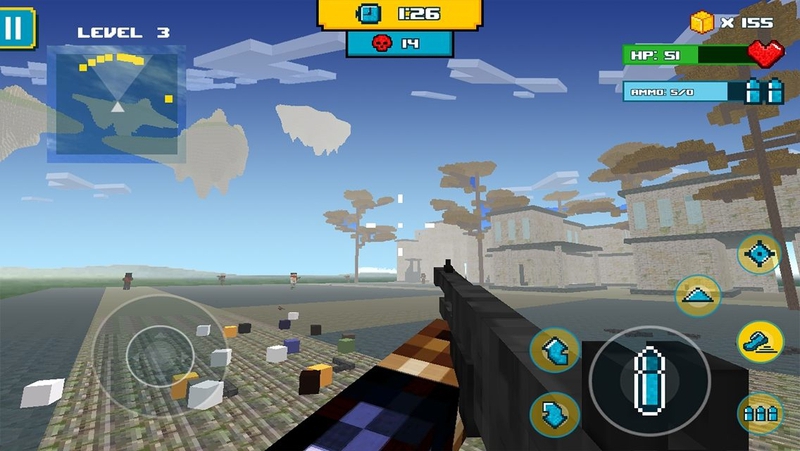Reload using the three-bullets button
Screen dimensions: 800x451
pos(759,413)
